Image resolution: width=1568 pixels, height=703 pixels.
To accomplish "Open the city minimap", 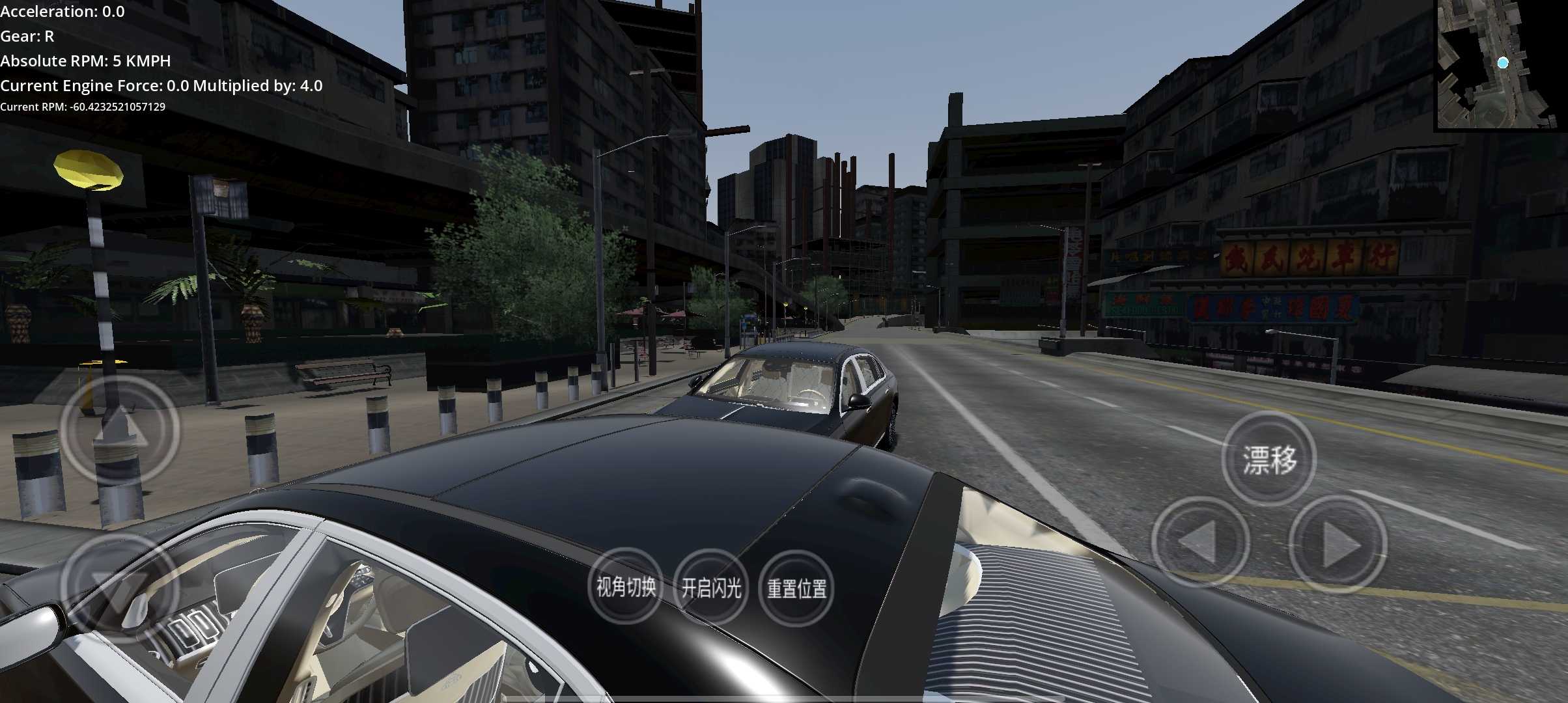I will tap(1500, 64).
